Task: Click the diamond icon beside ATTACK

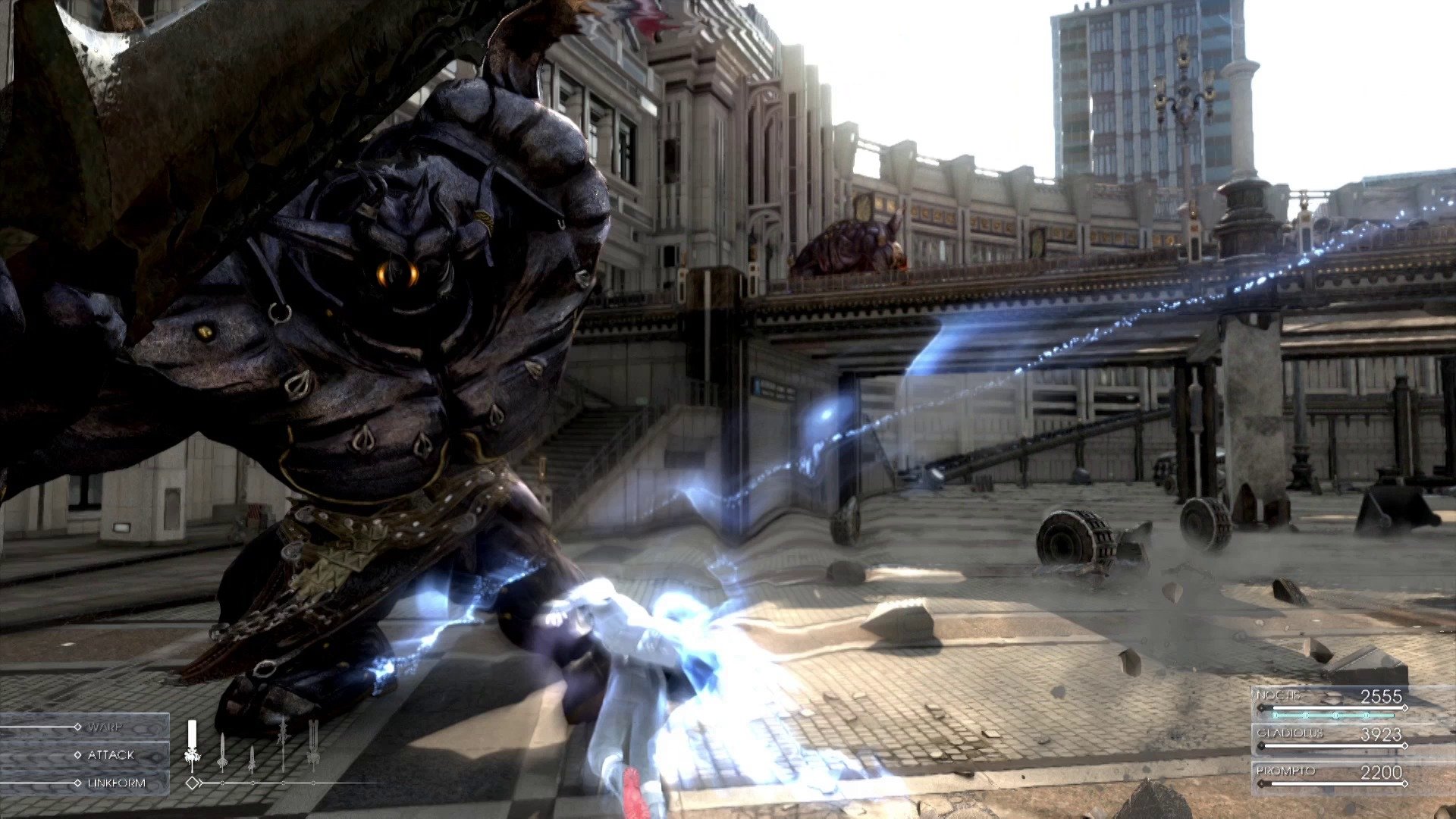Action: tap(79, 755)
